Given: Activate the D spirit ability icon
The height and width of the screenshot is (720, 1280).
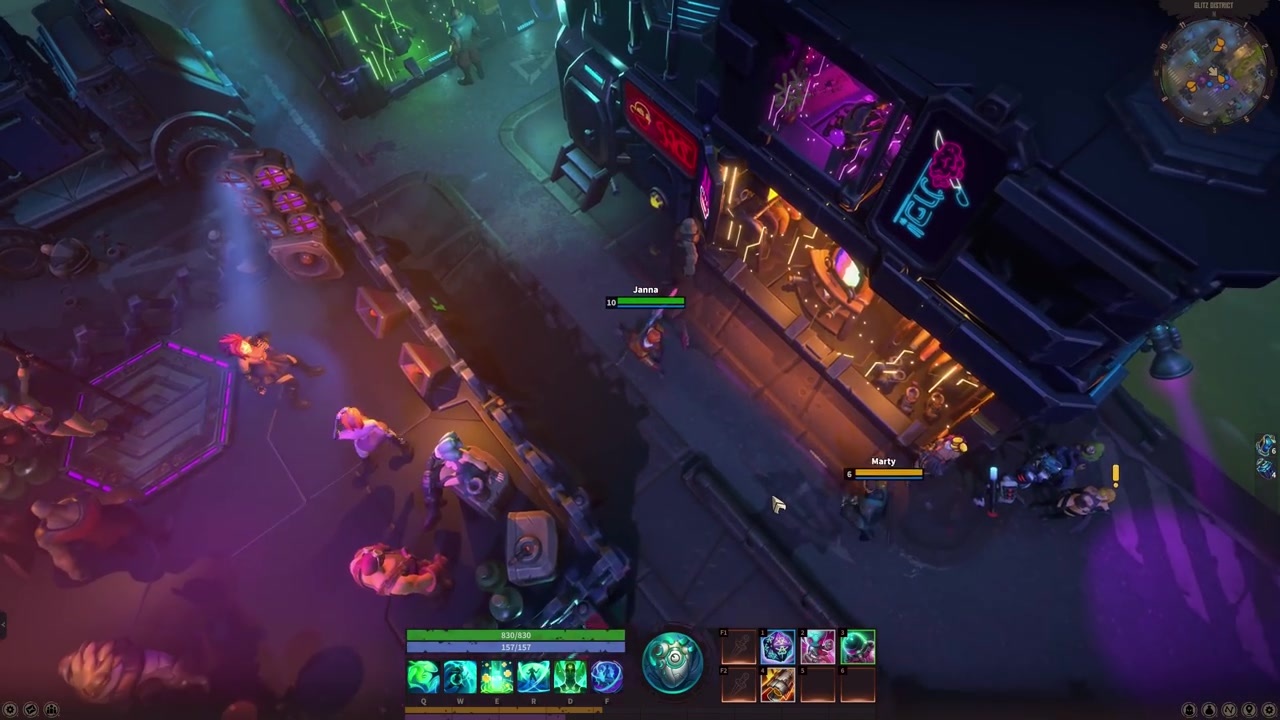Looking at the screenshot, I should (x=570, y=678).
